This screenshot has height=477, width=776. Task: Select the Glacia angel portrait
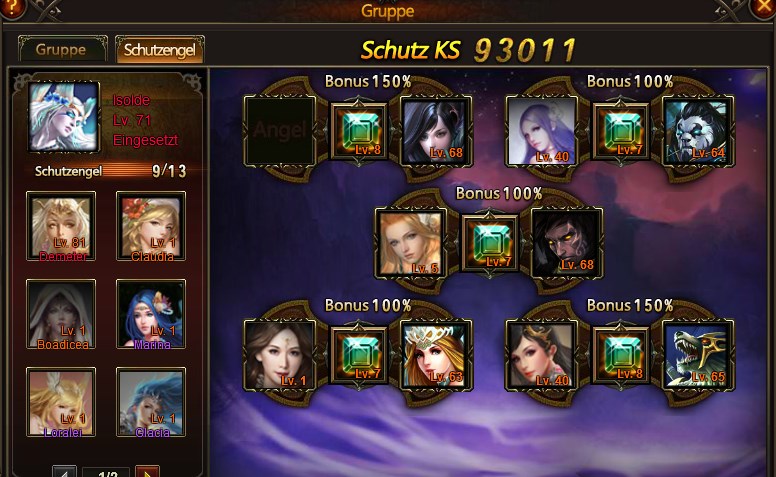tap(151, 402)
